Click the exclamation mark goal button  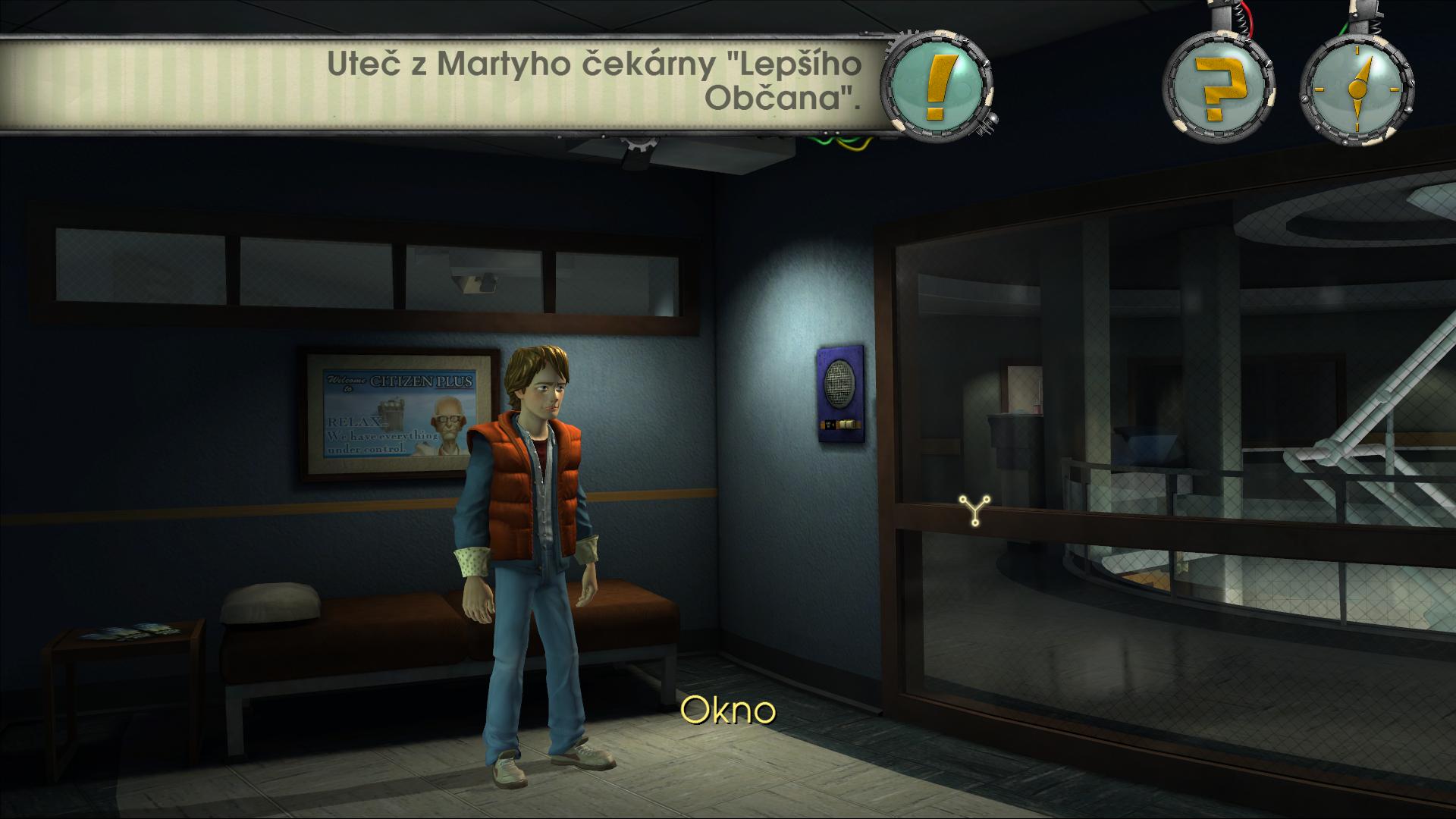click(x=937, y=87)
